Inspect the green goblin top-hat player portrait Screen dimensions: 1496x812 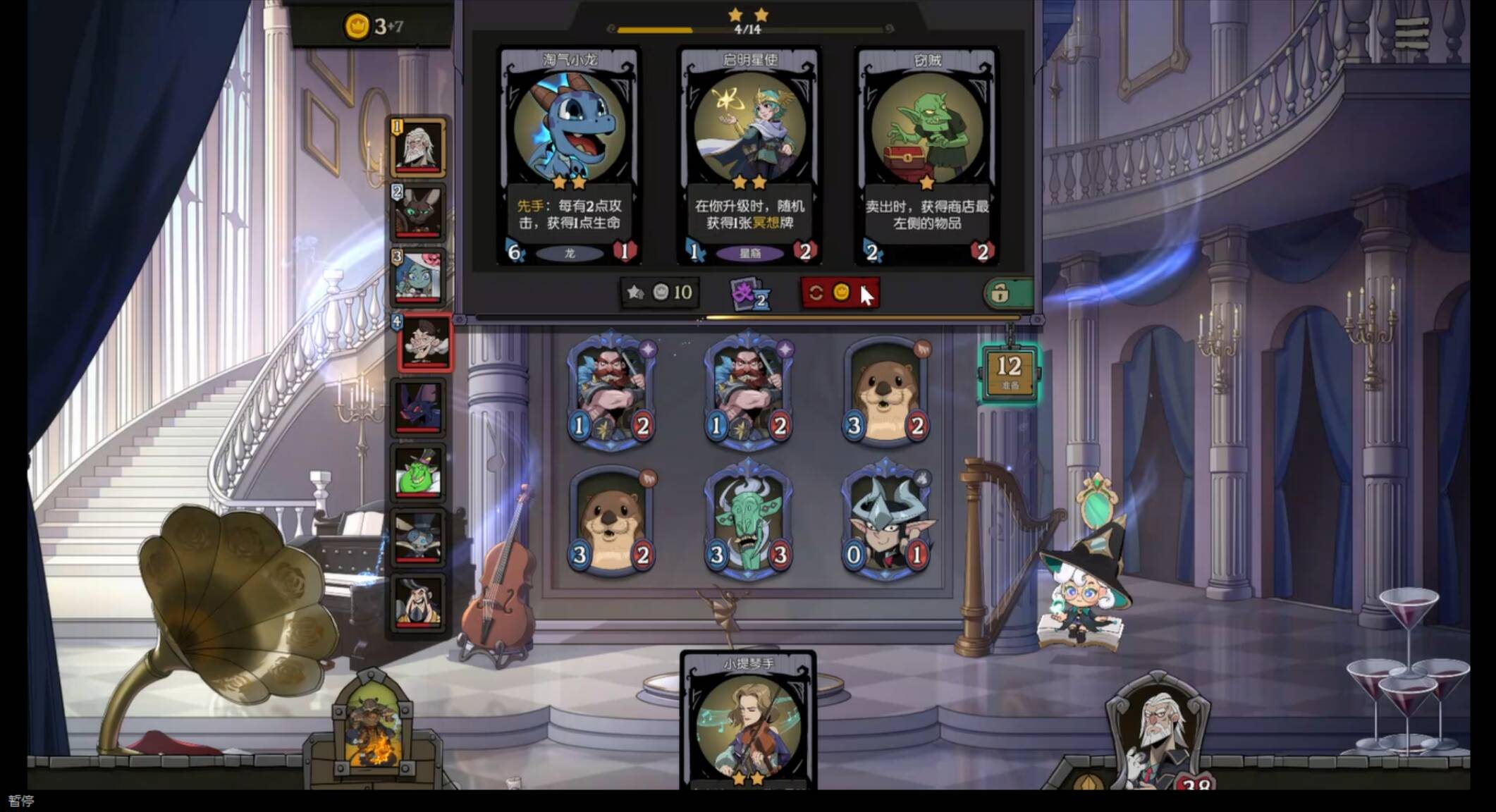tap(419, 471)
